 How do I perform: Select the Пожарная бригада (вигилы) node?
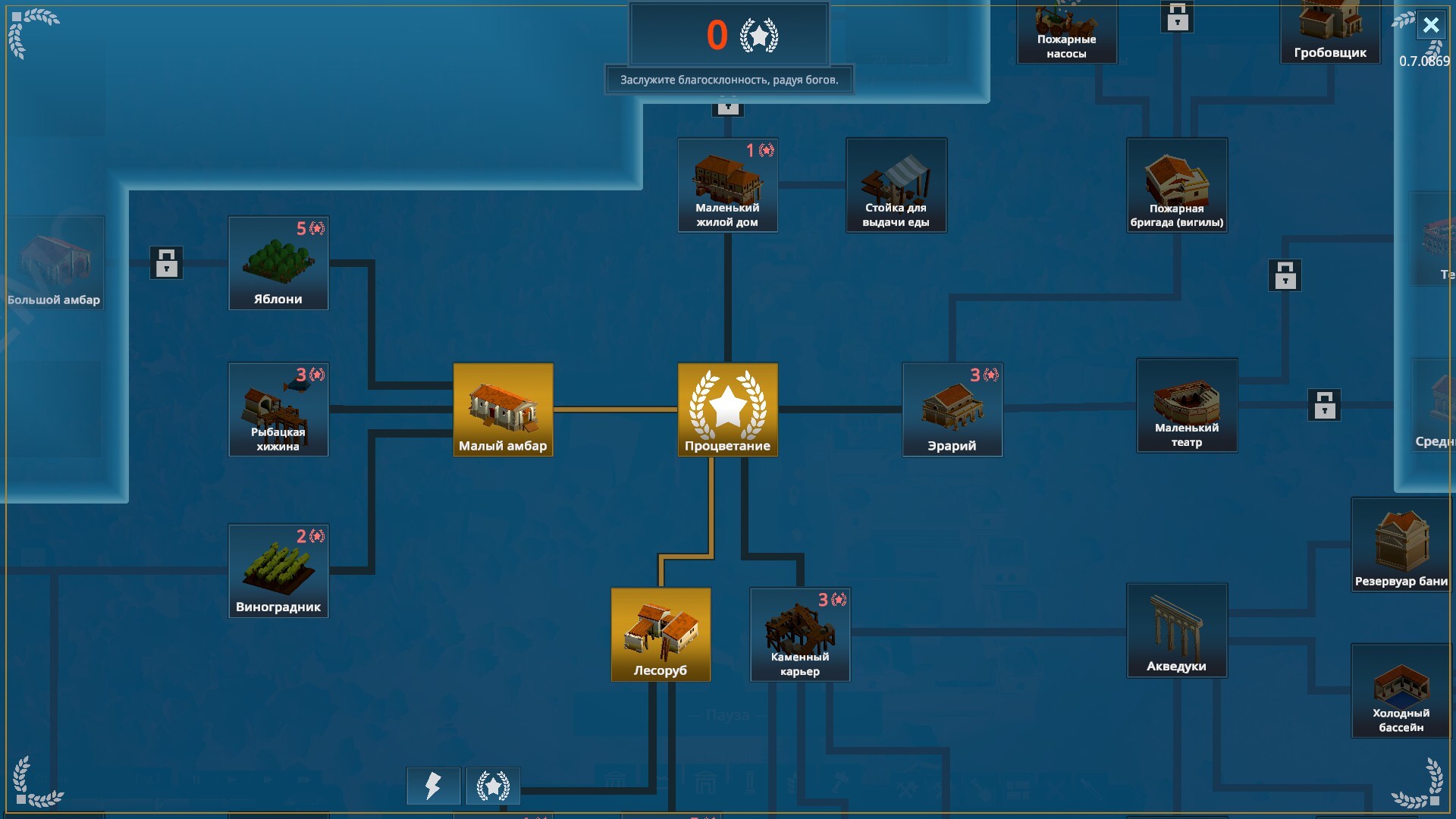pyautogui.click(x=1176, y=185)
